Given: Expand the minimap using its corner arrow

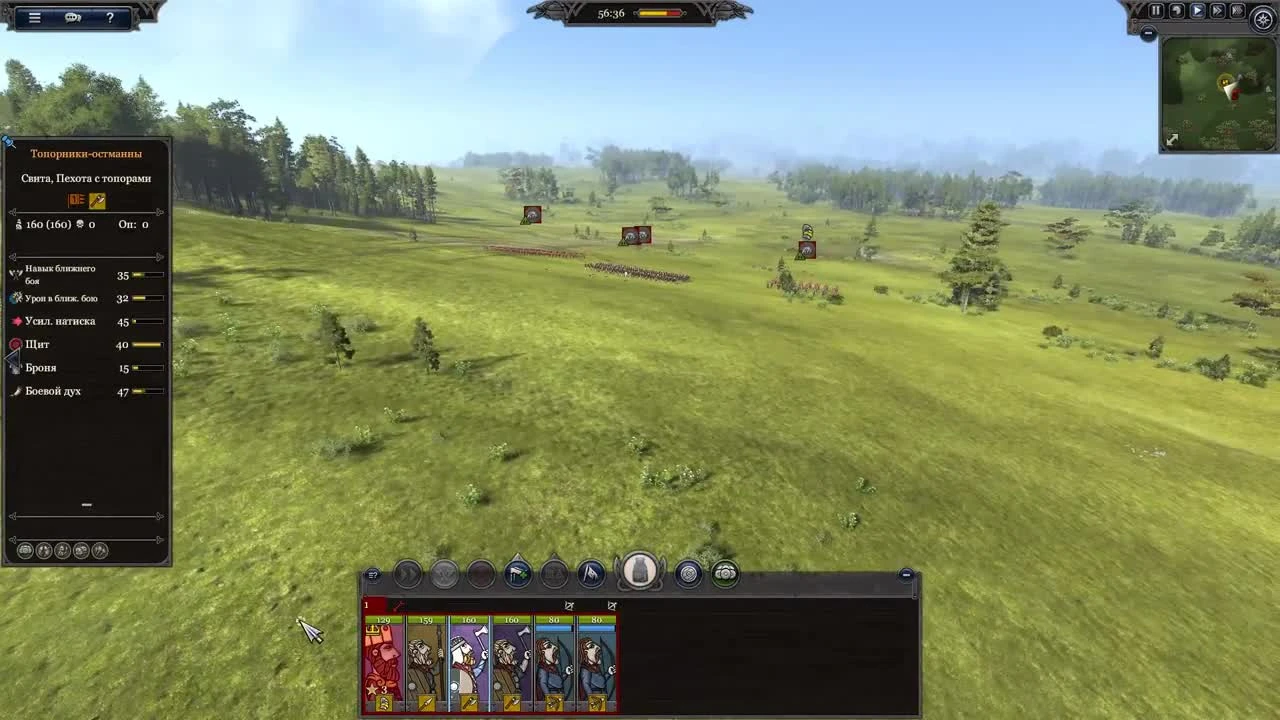Looking at the screenshot, I should pos(1172,139).
